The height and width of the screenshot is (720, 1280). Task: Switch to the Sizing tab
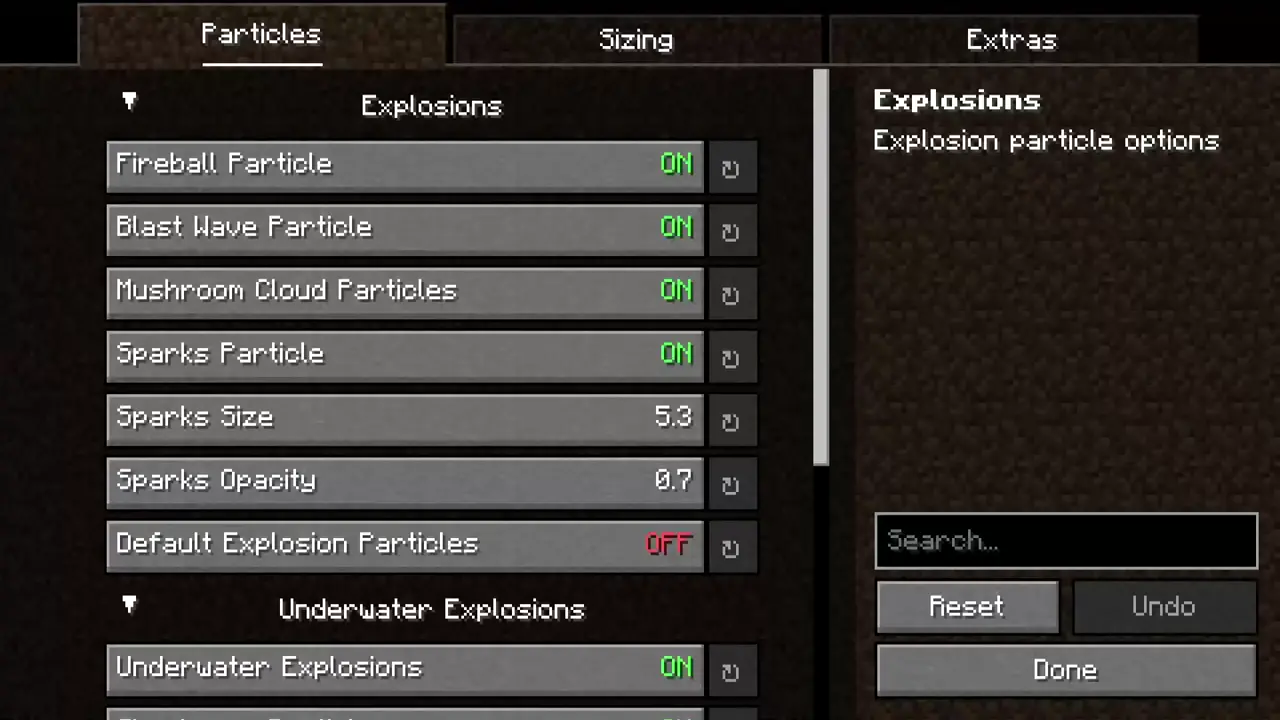[x=636, y=39]
